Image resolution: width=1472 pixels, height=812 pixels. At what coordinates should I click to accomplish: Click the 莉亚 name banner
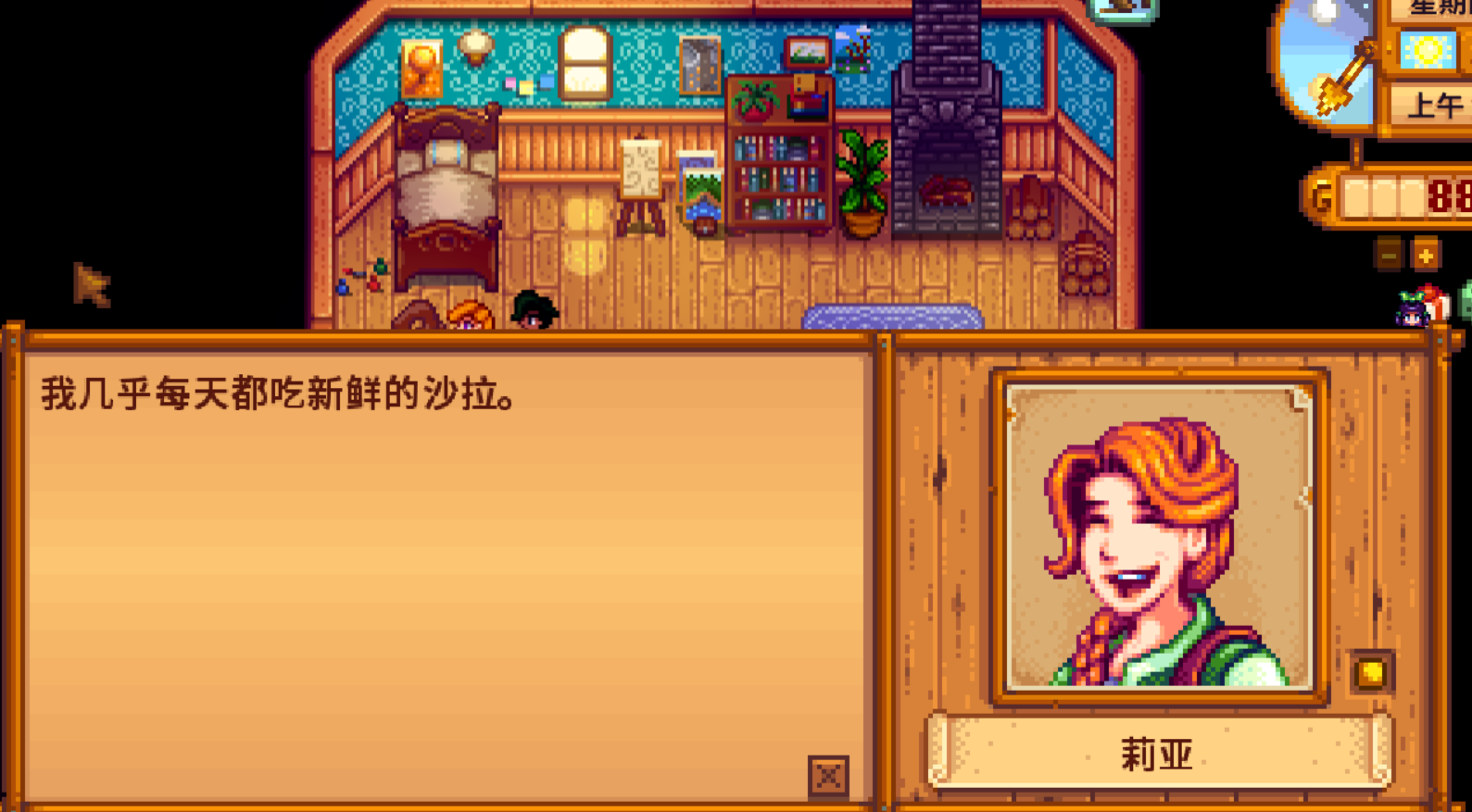[x=1154, y=754]
